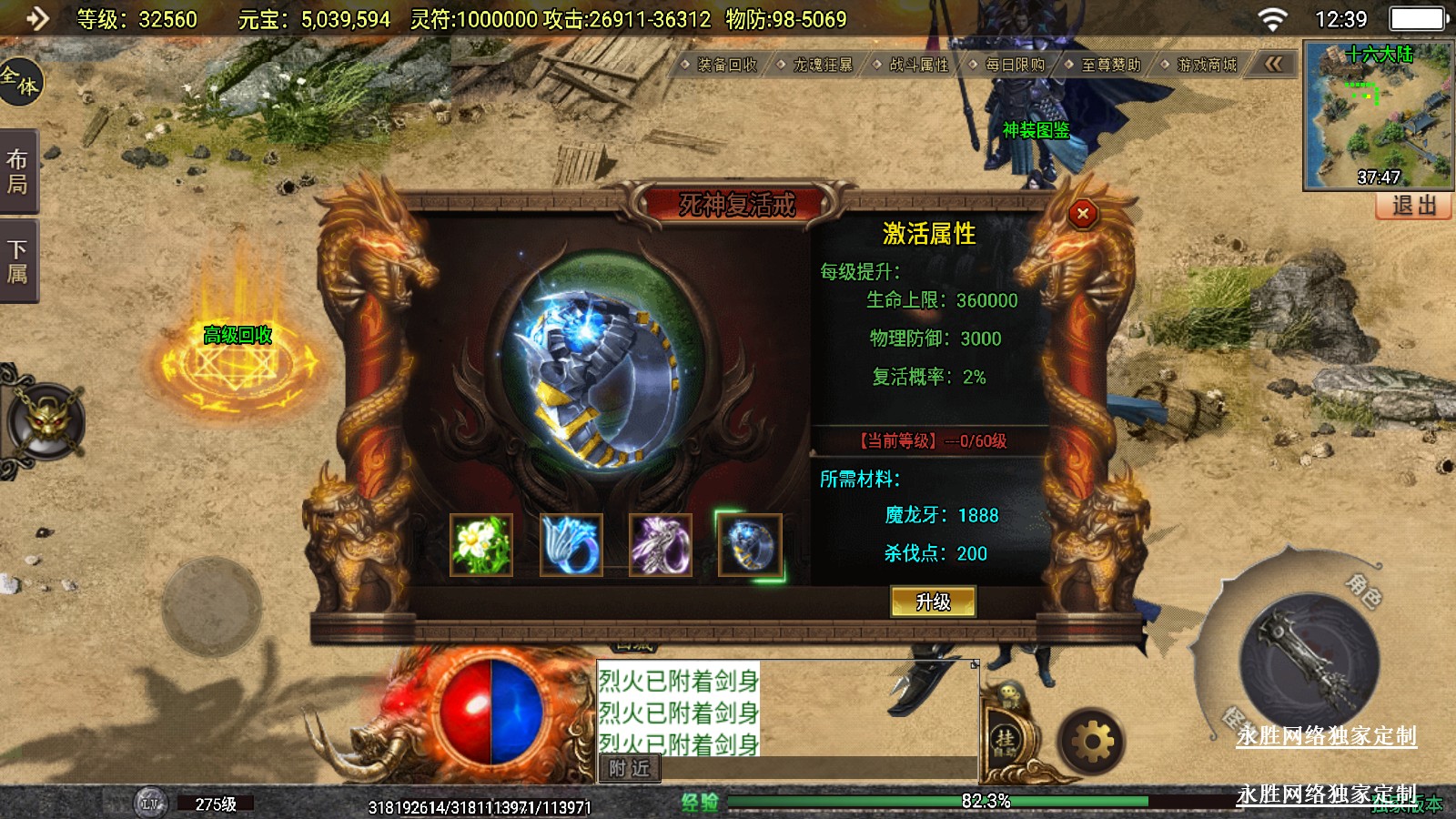Viewport: 1456px width, 819px height.
Task: Select the 附近 chat channel tab
Action: tap(629, 769)
